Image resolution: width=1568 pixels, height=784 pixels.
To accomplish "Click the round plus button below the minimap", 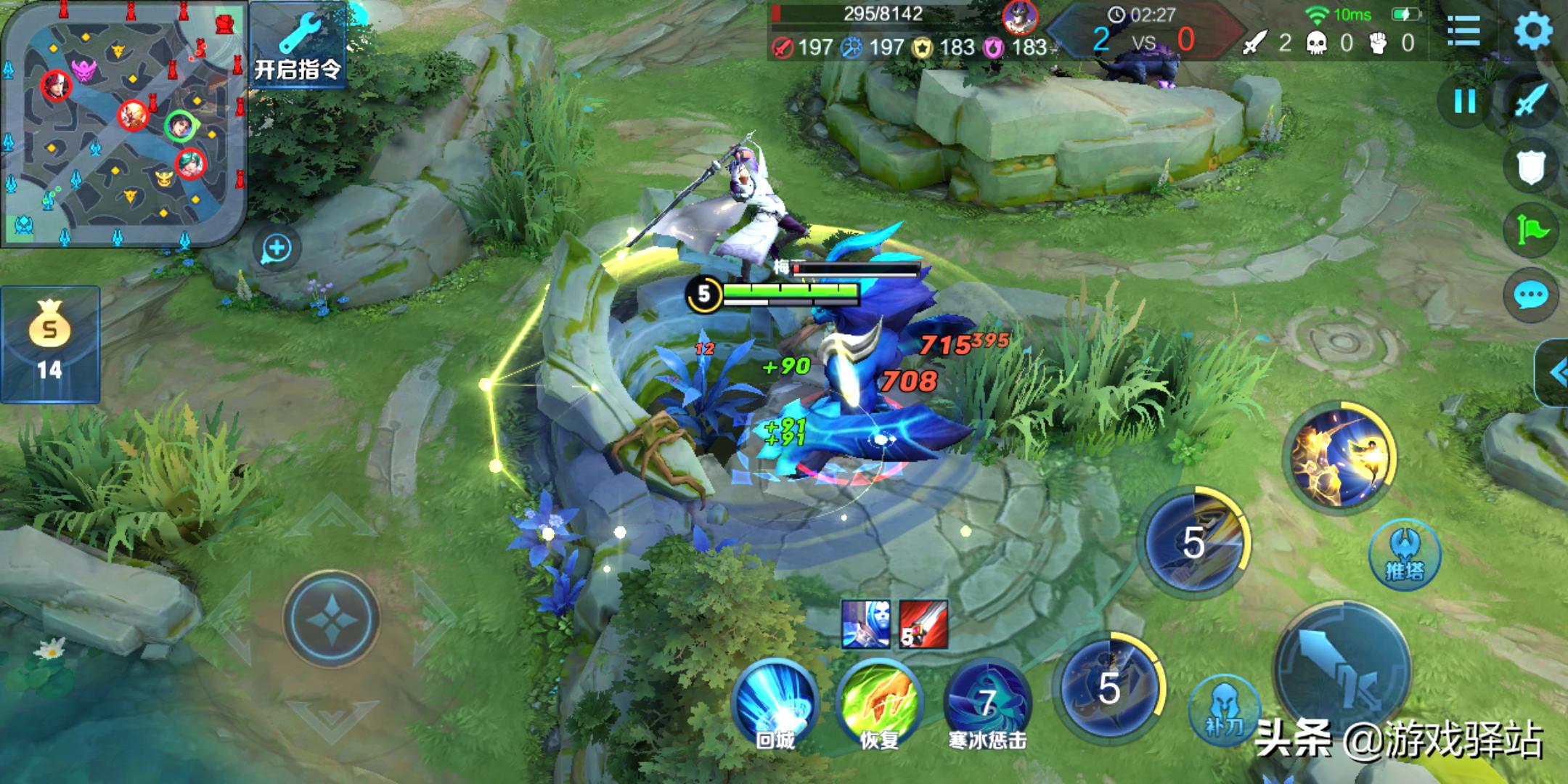I will point(277,248).
